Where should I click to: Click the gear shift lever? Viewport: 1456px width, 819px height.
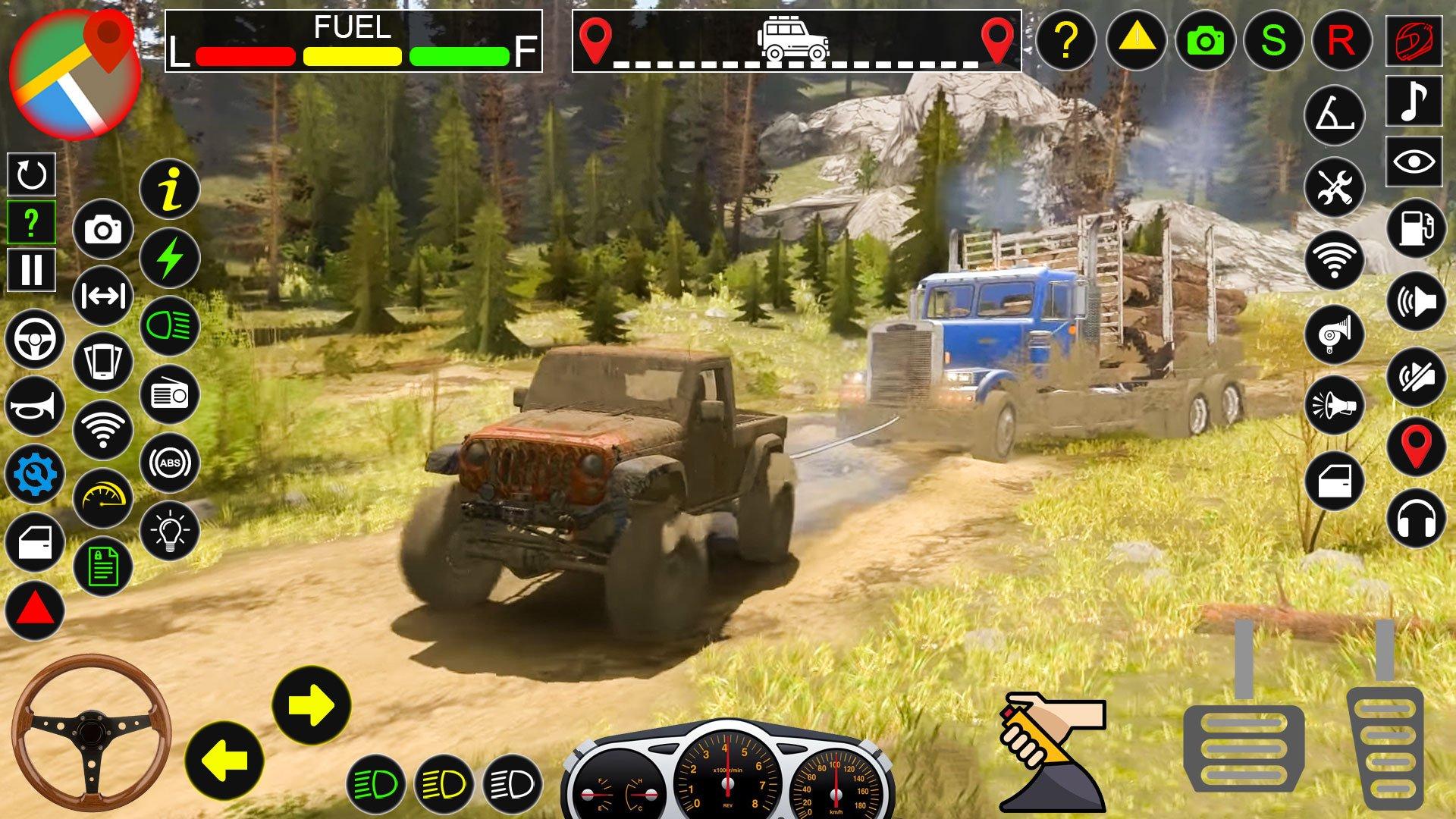click(x=1046, y=751)
